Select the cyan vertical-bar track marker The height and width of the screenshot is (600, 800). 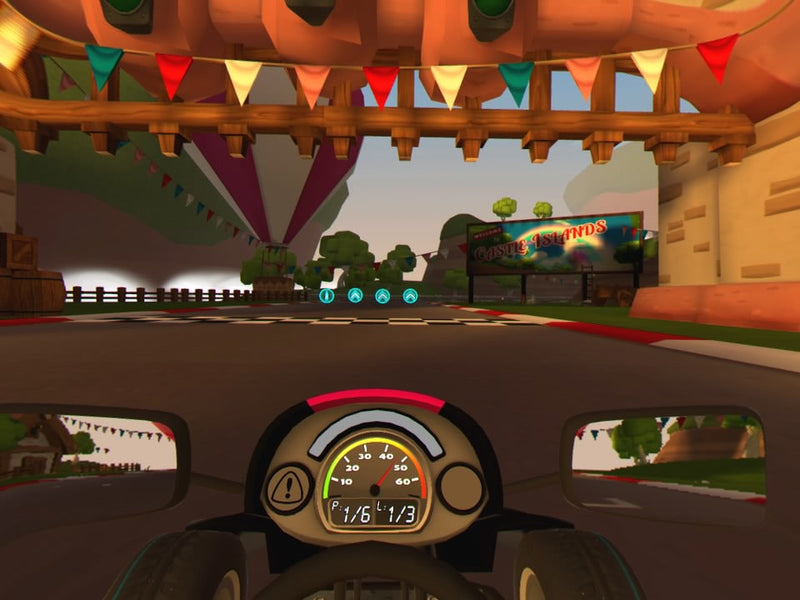click(326, 296)
